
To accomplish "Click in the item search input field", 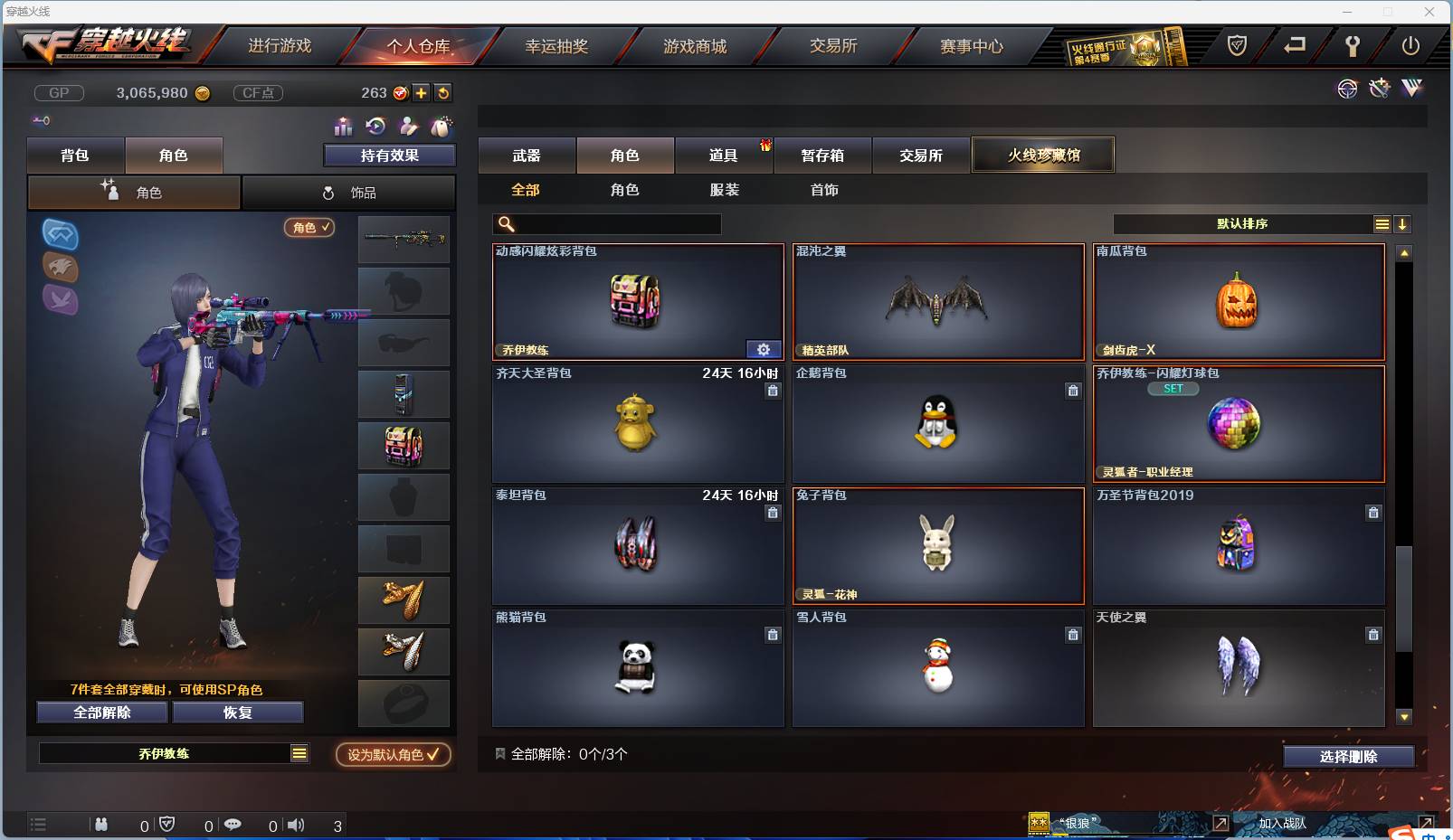I will click(615, 223).
